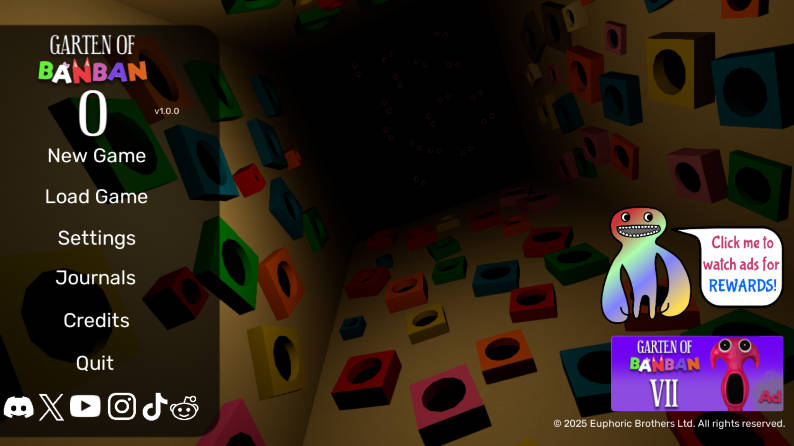Open the Discord link icon
The width and height of the screenshot is (794, 446).
point(19,406)
